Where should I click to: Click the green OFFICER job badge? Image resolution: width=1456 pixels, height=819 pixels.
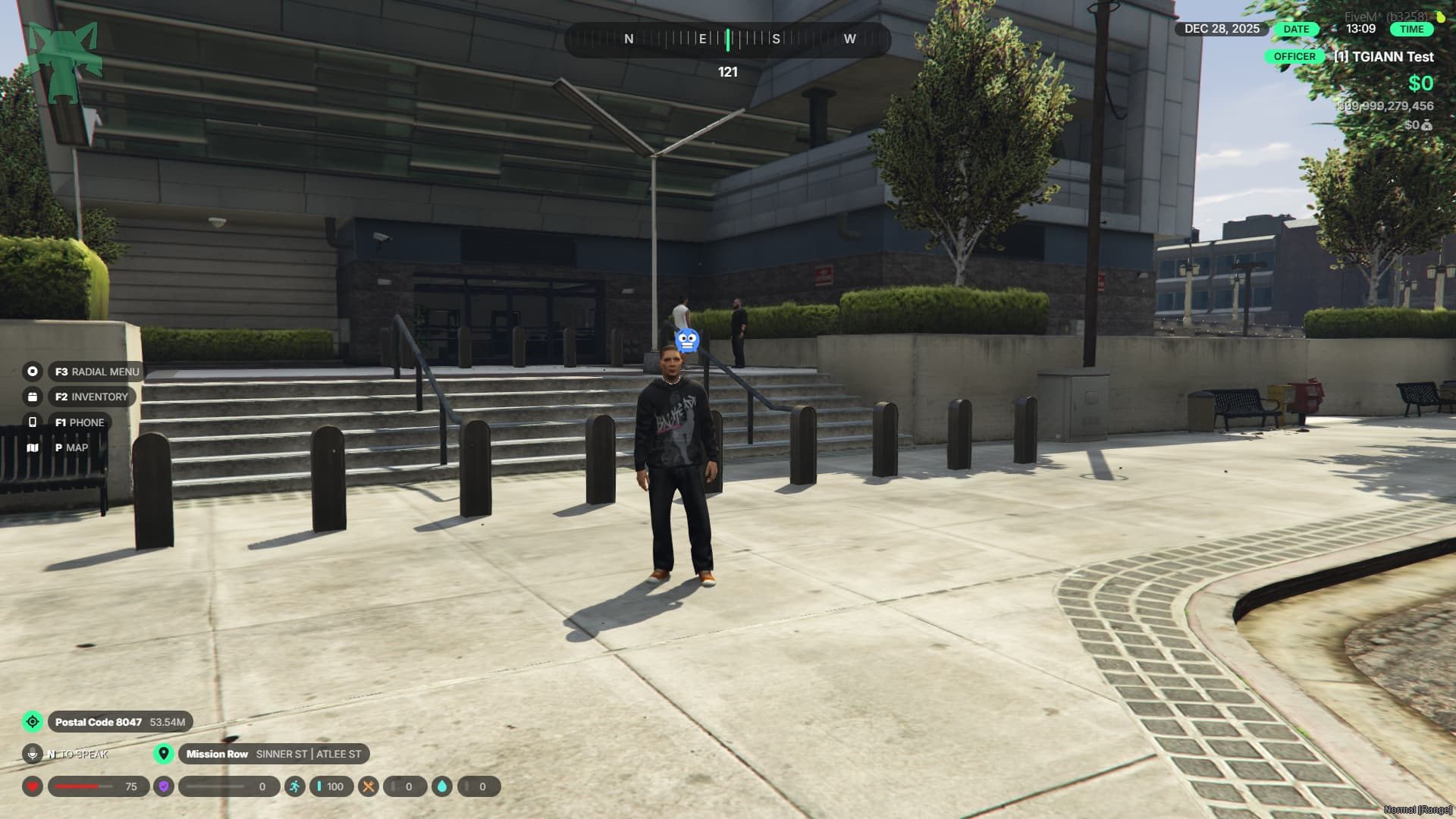point(1294,57)
